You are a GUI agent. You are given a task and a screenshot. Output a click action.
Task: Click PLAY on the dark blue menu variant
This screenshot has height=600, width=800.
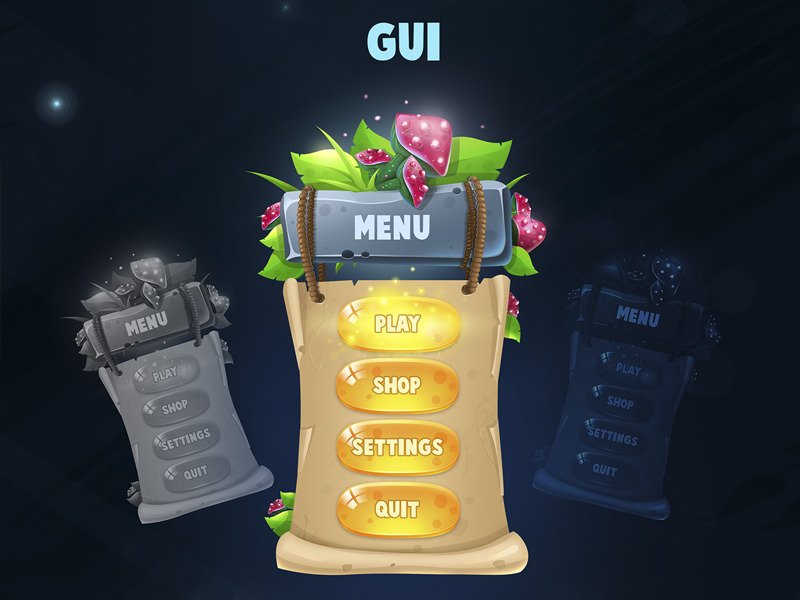pyautogui.click(x=628, y=369)
